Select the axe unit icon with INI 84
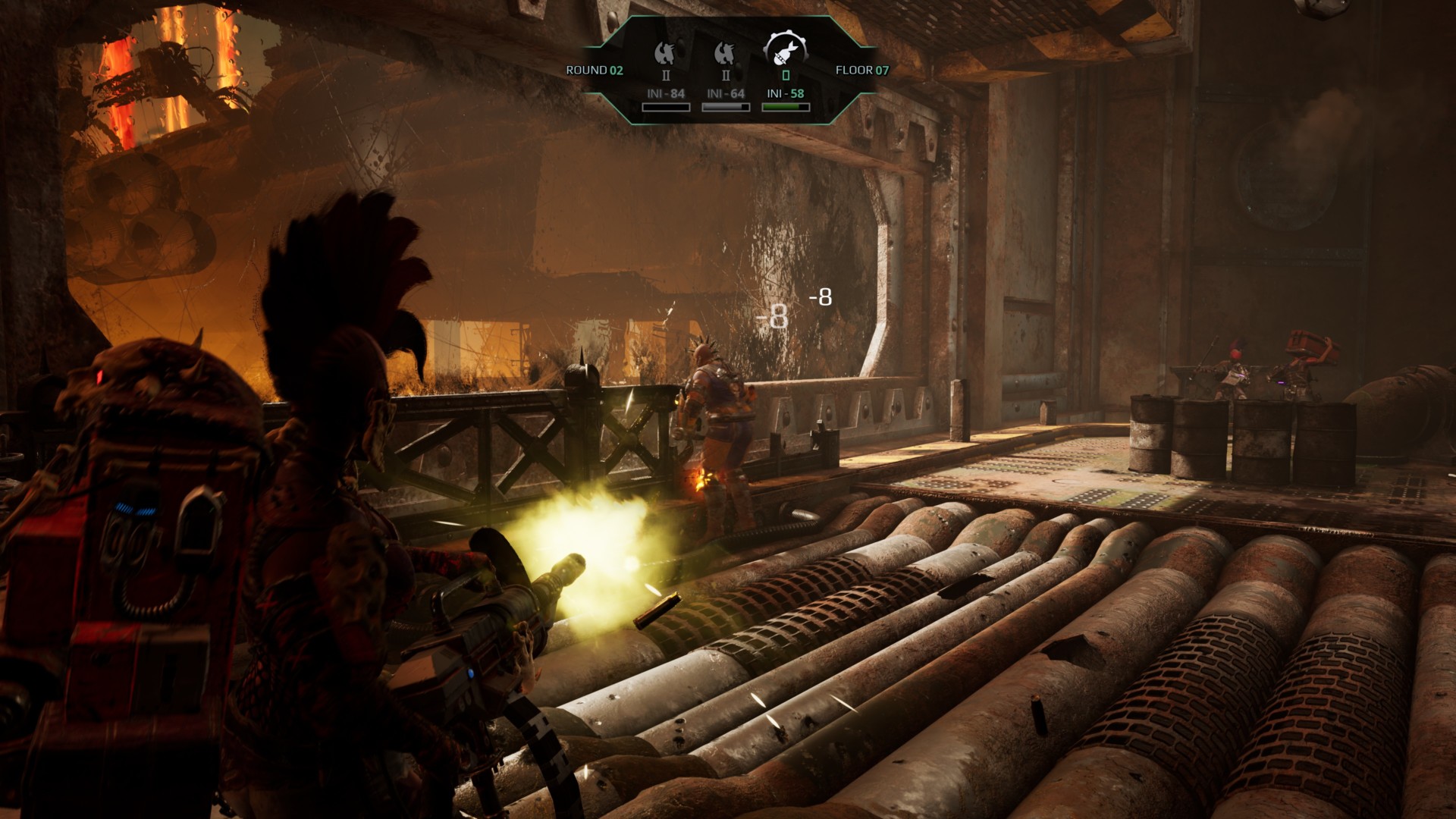The height and width of the screenshot is (819, 1456). [665, 53]
